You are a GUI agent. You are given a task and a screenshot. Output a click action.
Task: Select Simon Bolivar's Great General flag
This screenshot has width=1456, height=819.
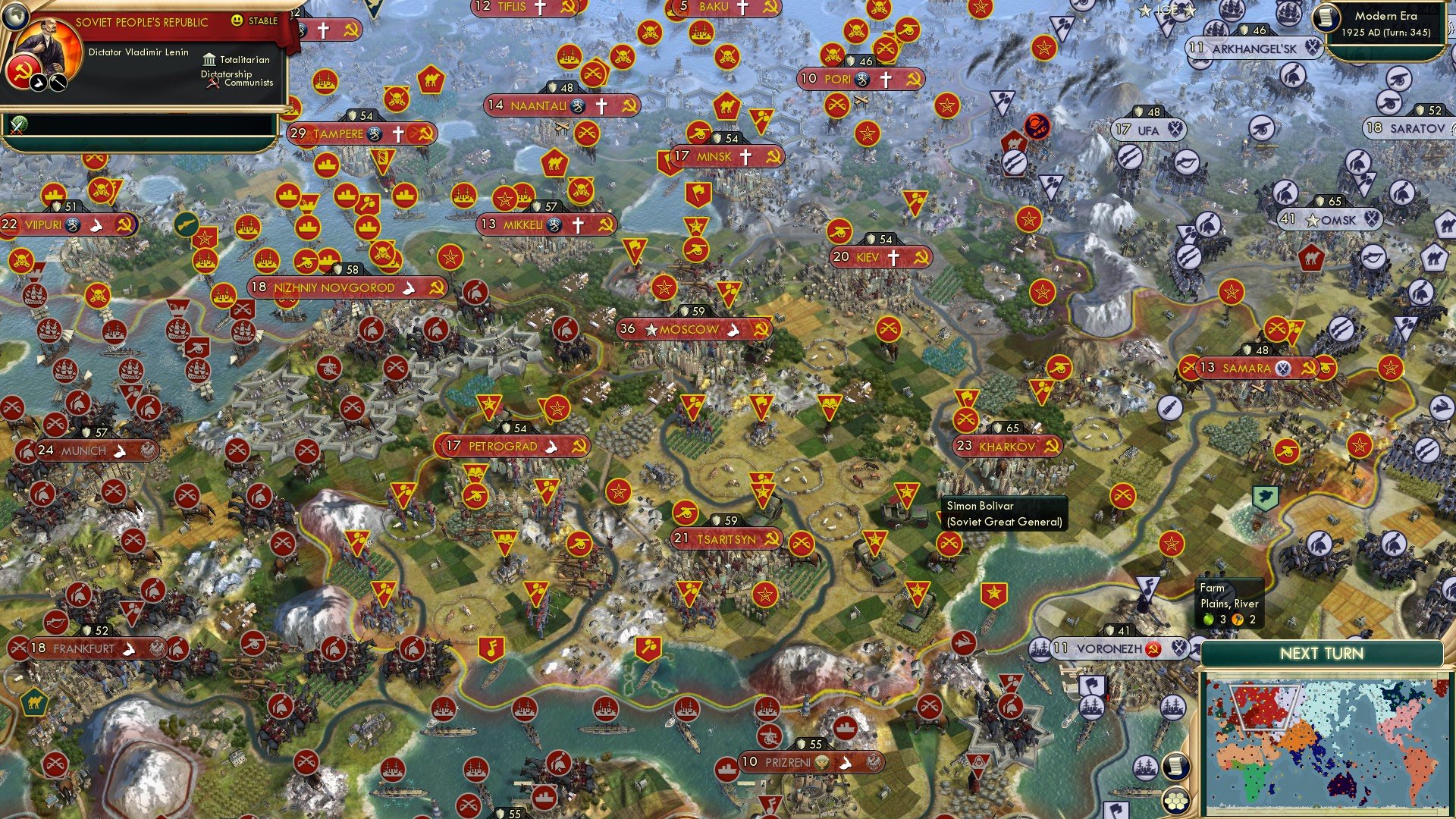pyautogui.click(x=906, y=494)
